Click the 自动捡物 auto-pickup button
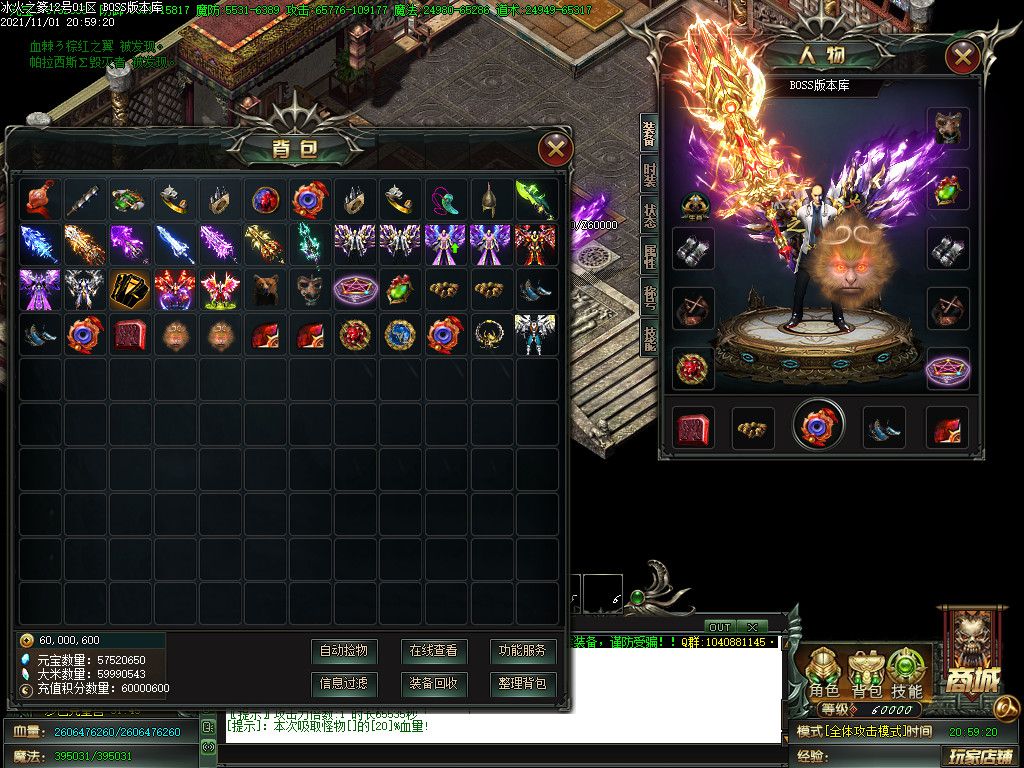Viewport: 1024px width, 768px height. [343, 651]
